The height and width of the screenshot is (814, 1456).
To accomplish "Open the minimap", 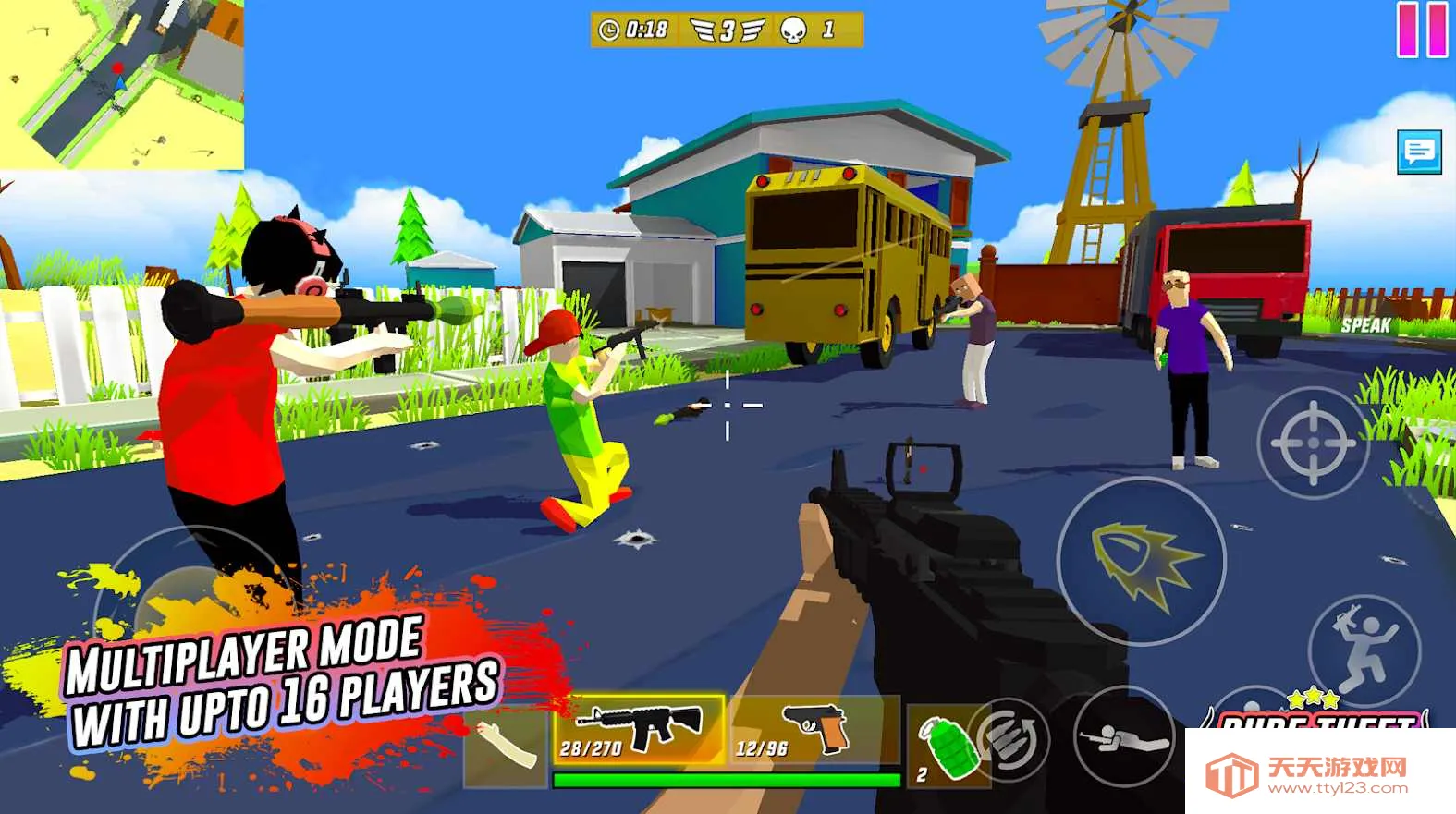I will point(121,84).
